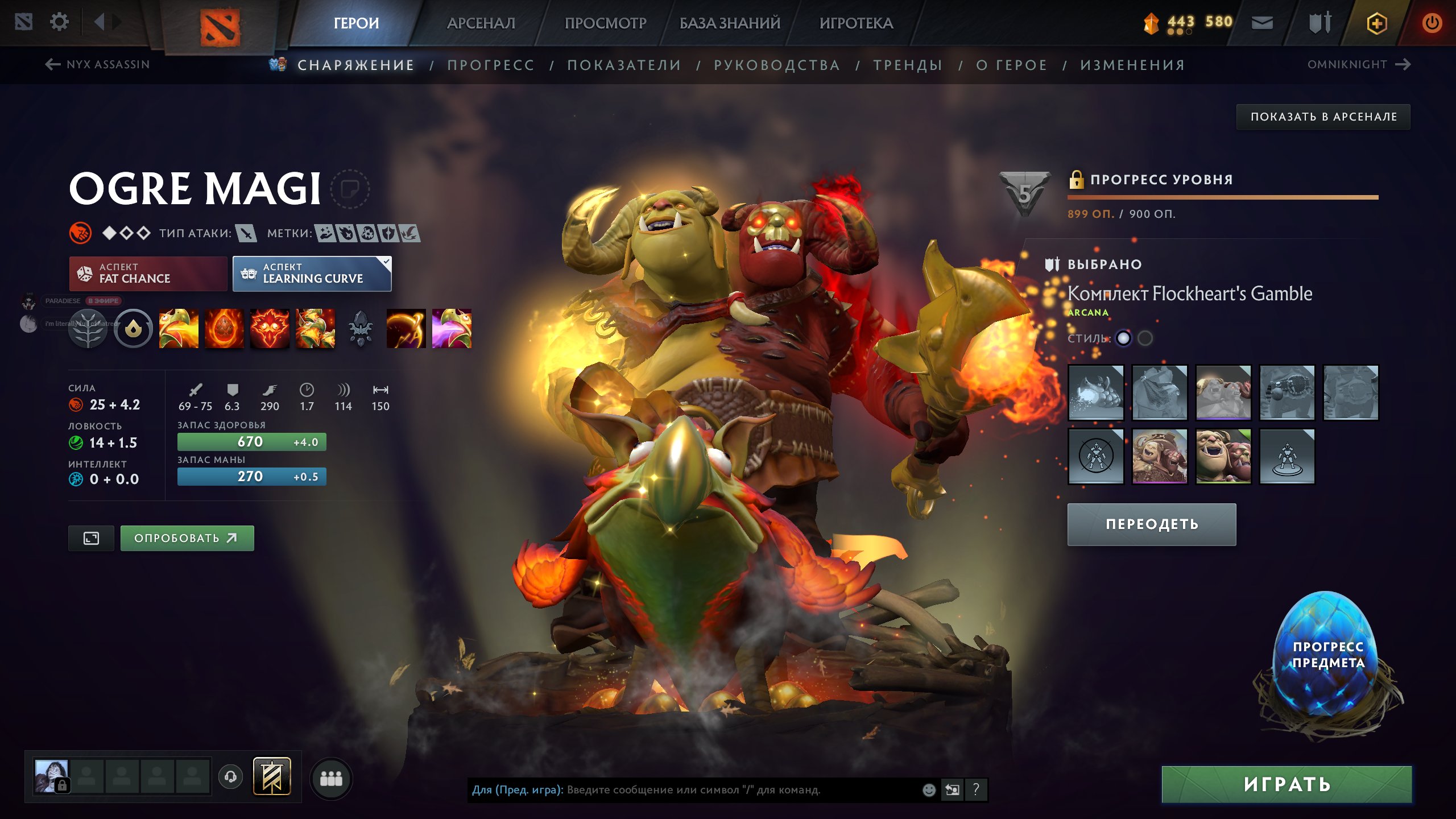Switch to the АРСЕНАЛ tab

coord(481,23)
